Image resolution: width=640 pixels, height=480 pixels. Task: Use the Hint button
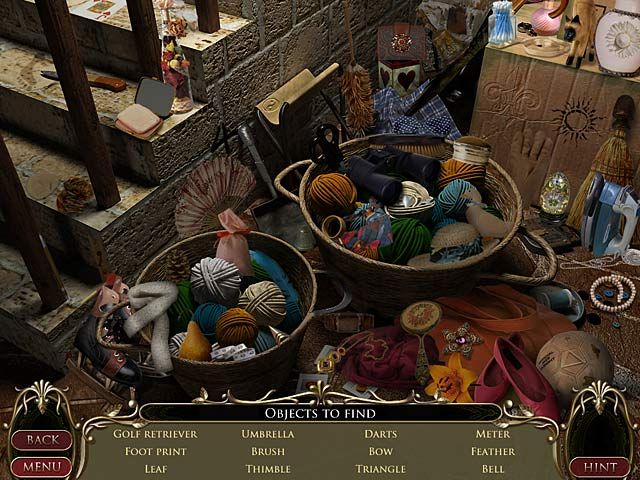coord(599,466)
